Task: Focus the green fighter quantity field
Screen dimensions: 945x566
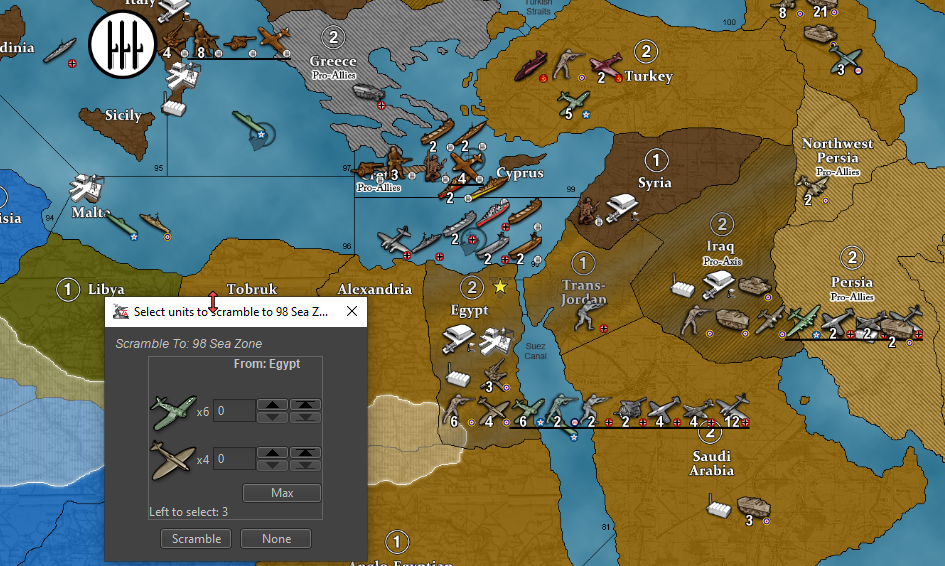Action: 234,411
